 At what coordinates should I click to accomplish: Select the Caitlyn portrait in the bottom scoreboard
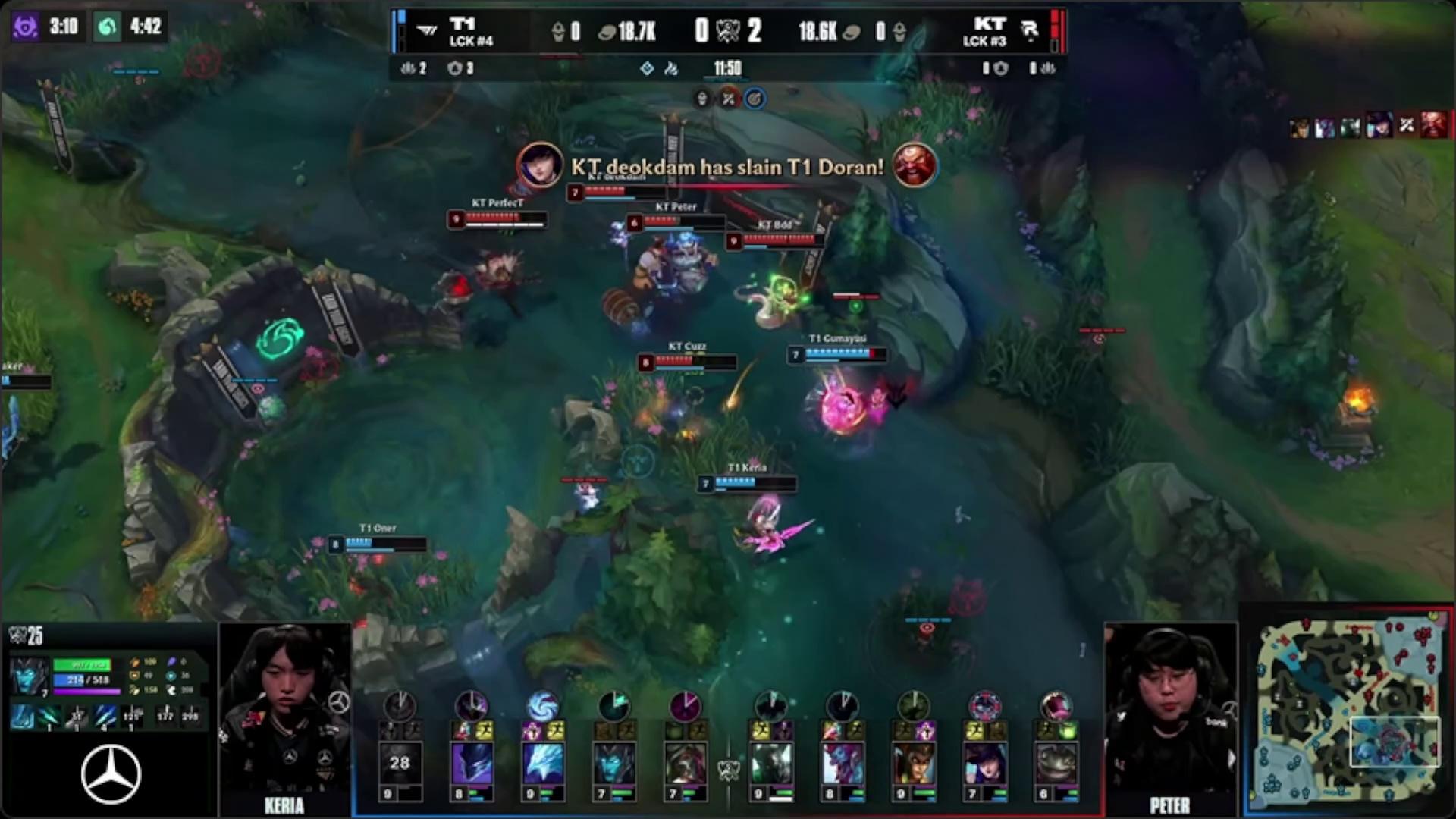point(985,762)
